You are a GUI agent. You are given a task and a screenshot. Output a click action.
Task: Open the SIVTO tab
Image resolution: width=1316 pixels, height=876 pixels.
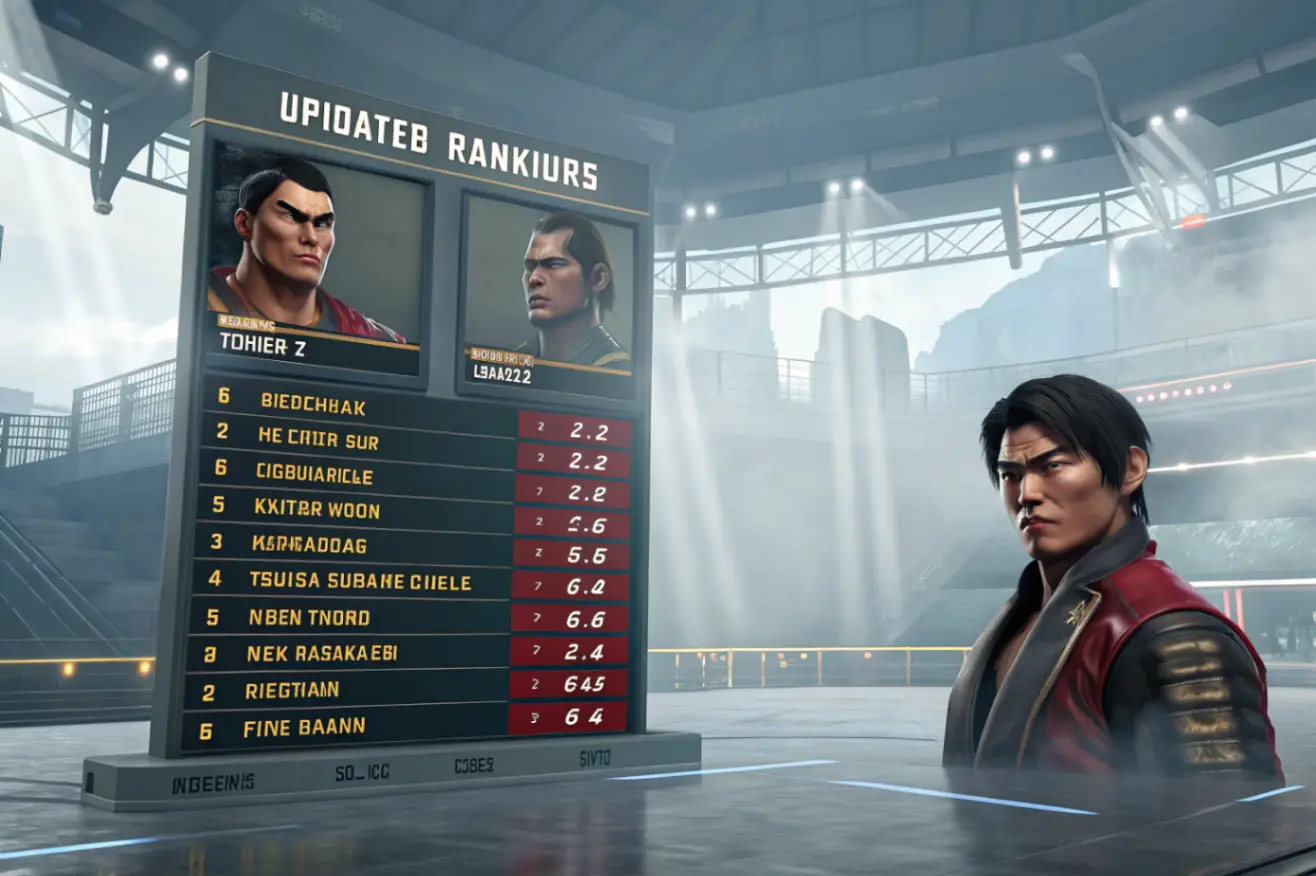(594, 759)
